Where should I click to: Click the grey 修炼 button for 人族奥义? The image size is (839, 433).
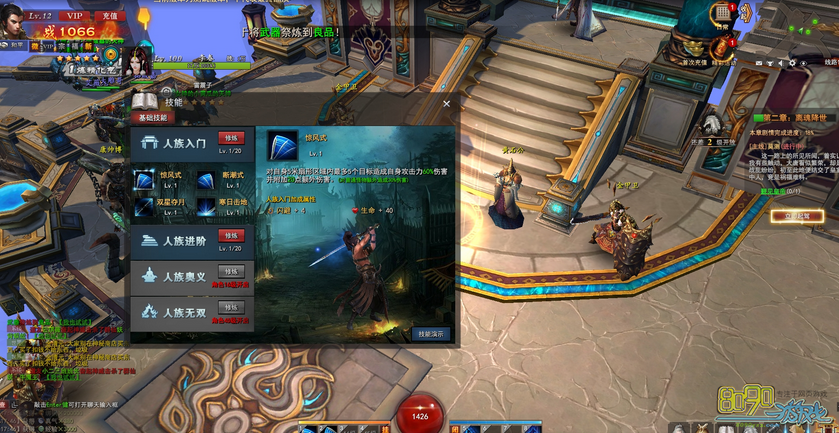pyautogui.click(x=231, y=271)
